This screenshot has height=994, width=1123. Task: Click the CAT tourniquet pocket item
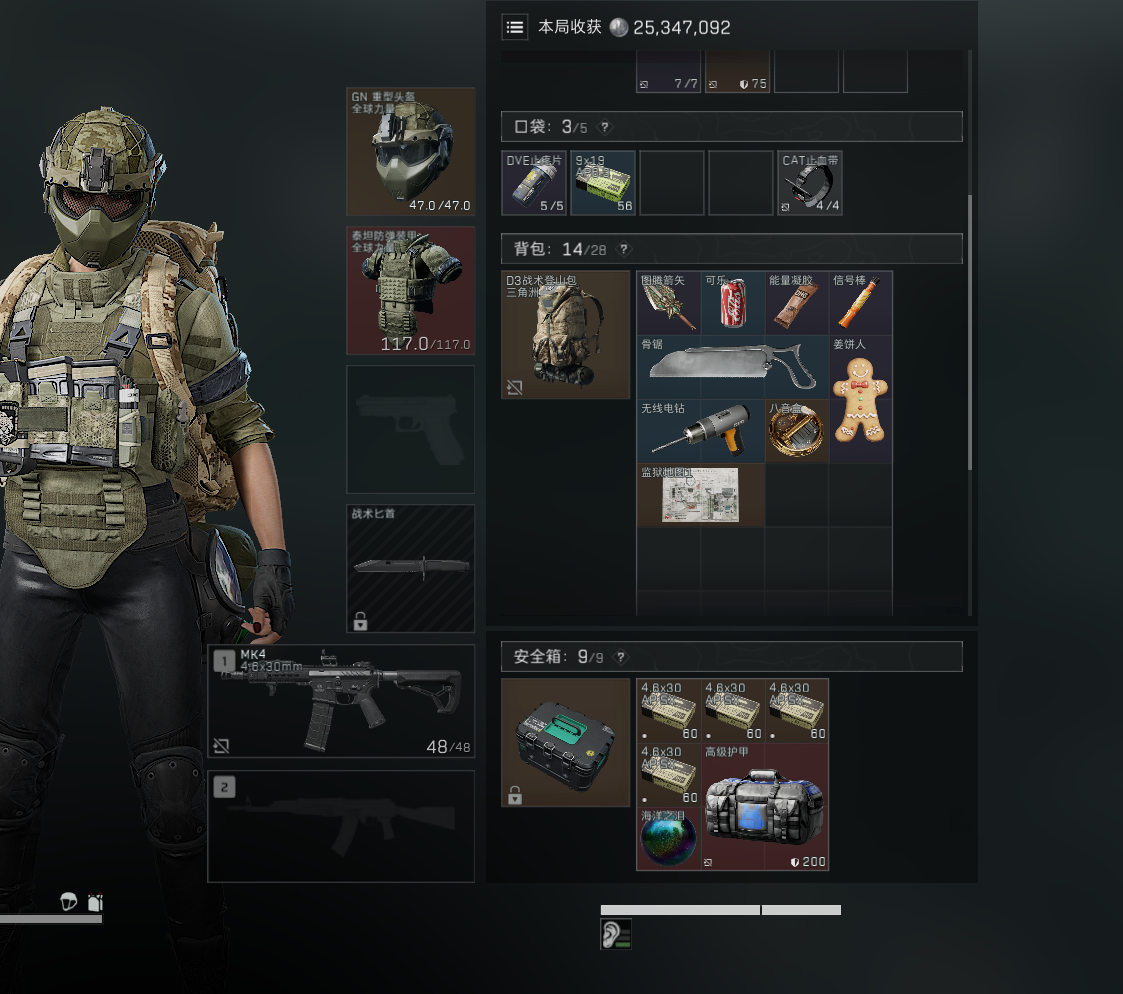click(x=810, y=183)
